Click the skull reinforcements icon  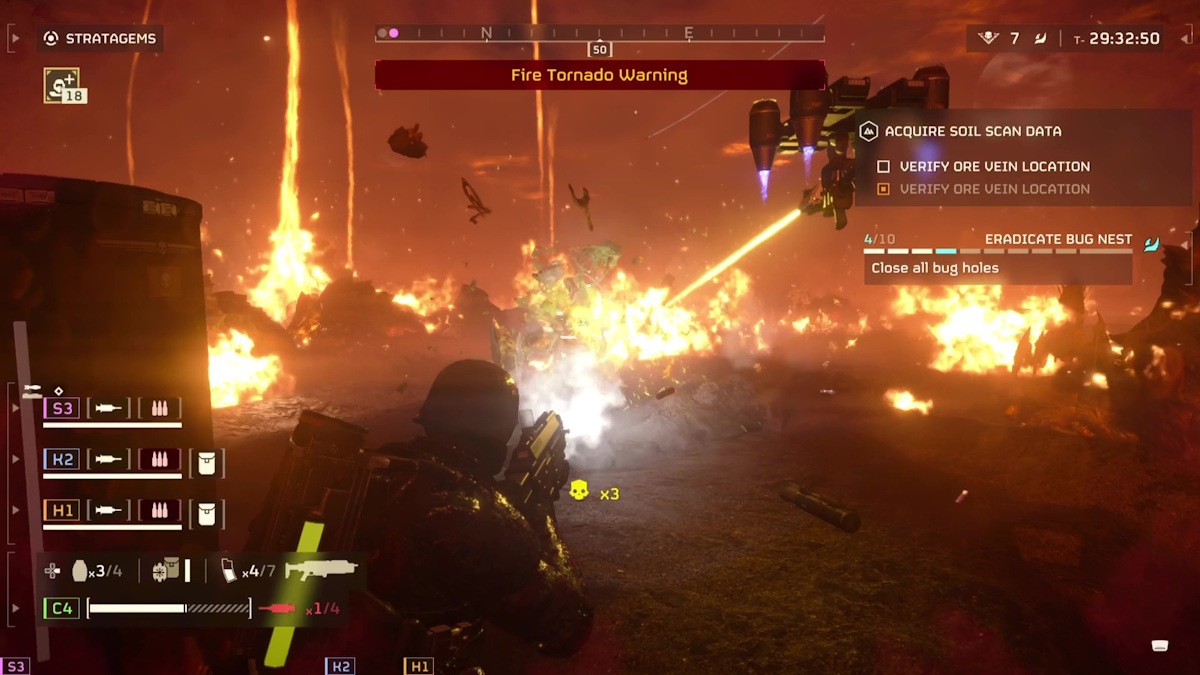coord(579,490)
